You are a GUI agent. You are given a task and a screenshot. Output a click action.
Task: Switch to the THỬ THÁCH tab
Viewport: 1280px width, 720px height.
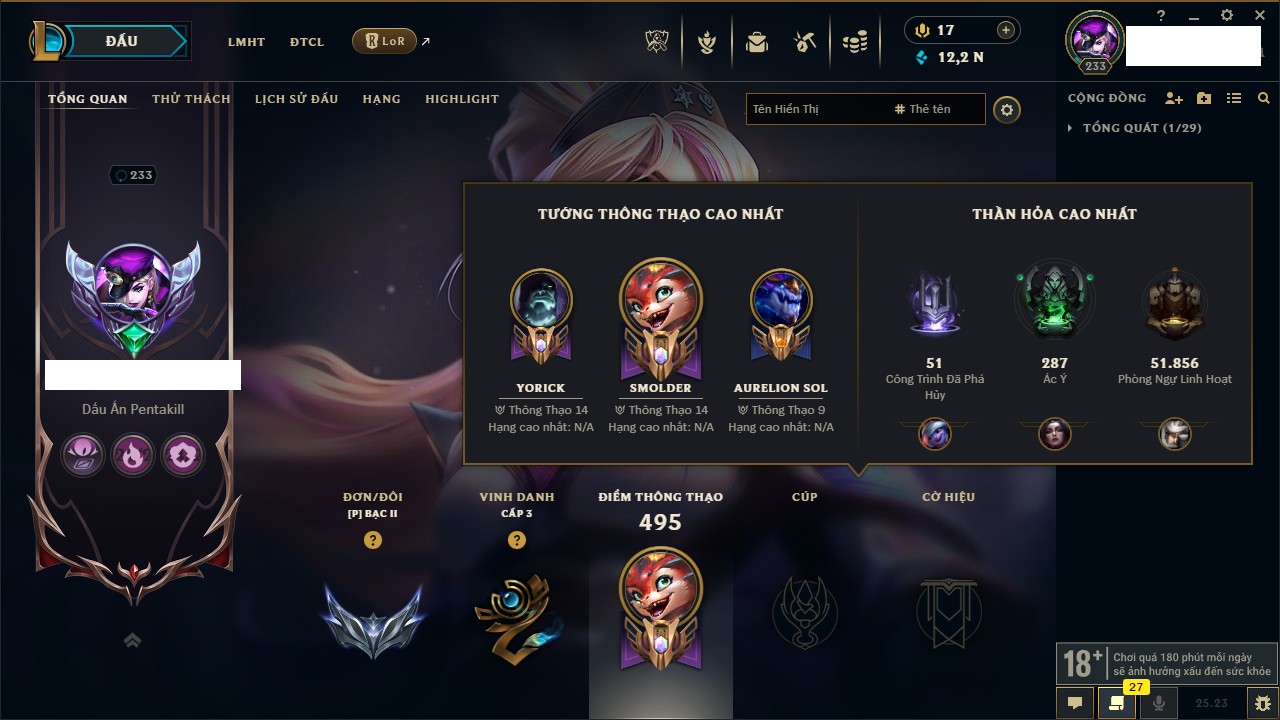point(191,99)
